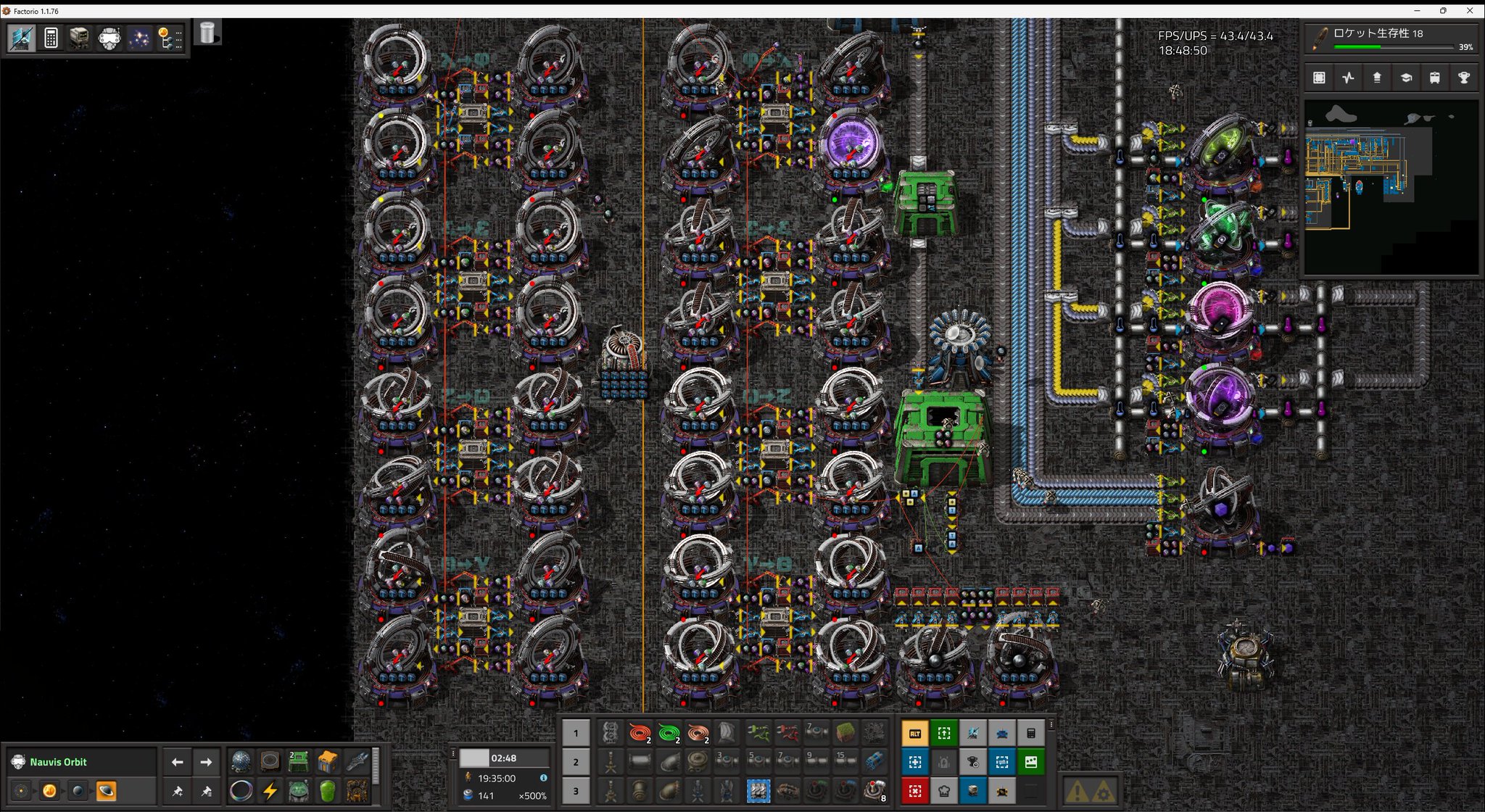Pick copper cable from quickbar row 1
The height and width of the screenshot is (812, 1485).
(x=698, y=733)
